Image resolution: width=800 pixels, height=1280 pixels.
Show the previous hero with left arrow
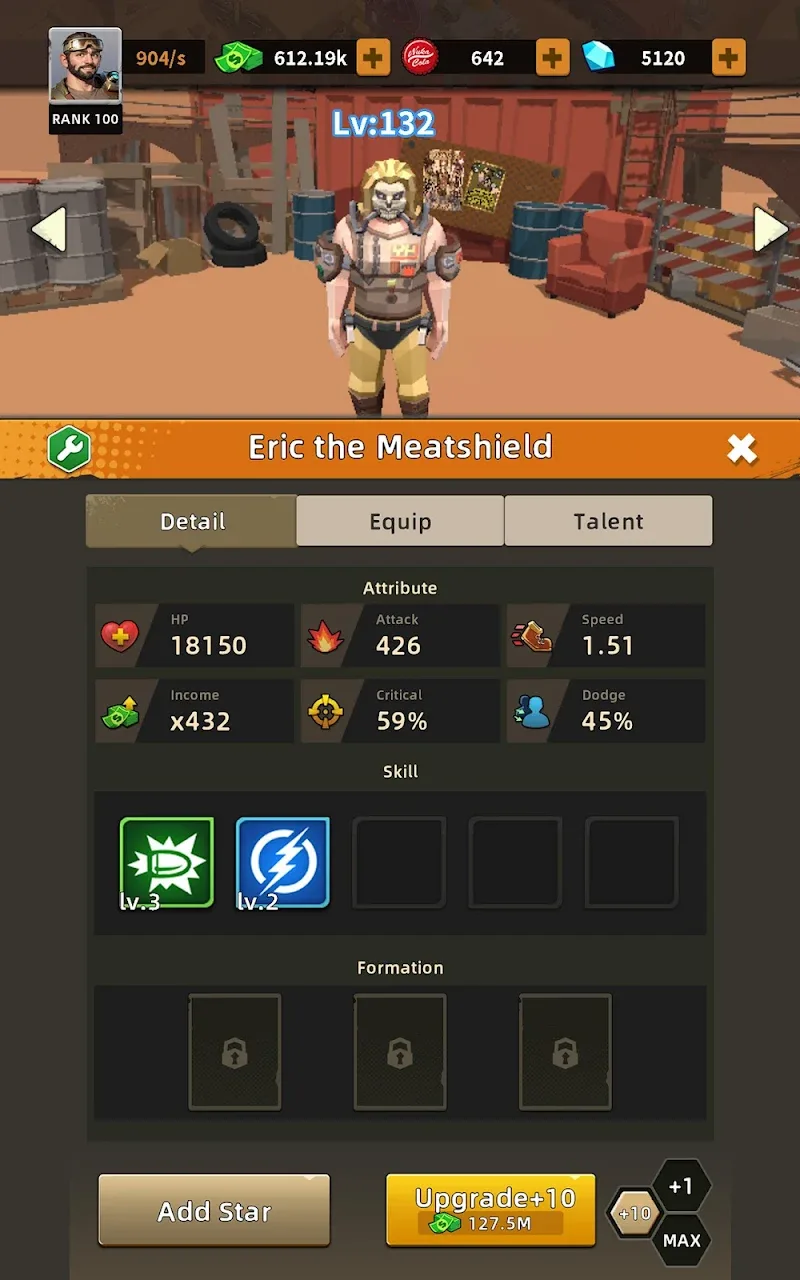(49, 229)
